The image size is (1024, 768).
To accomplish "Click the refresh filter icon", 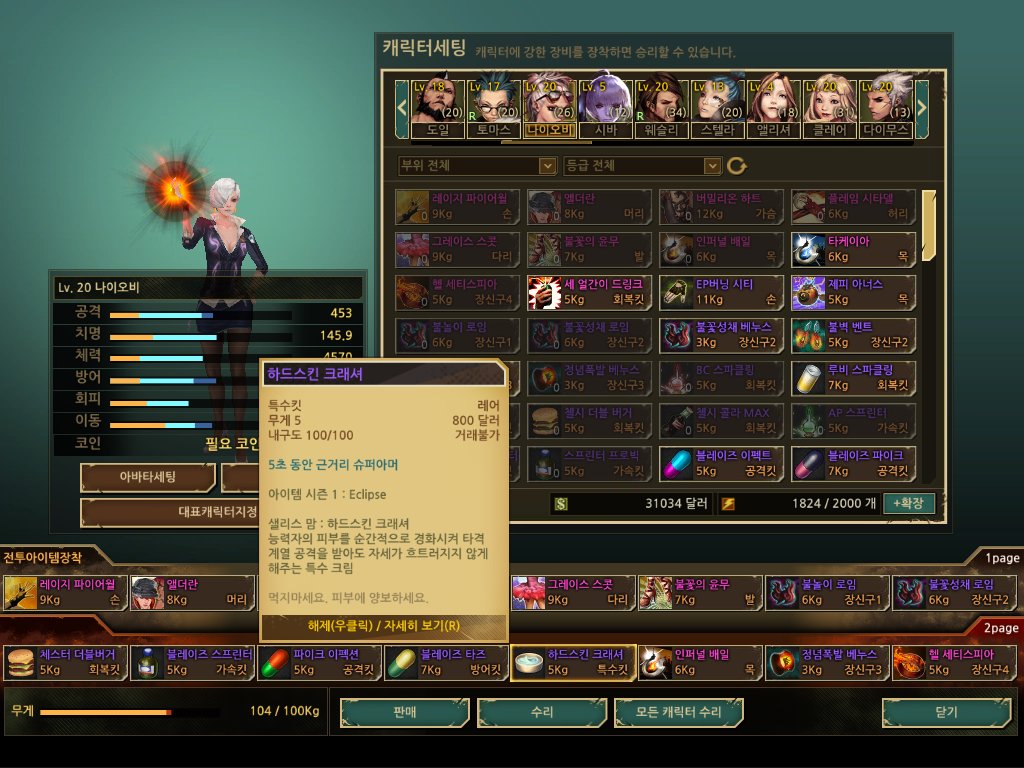I will coord(737,165).
